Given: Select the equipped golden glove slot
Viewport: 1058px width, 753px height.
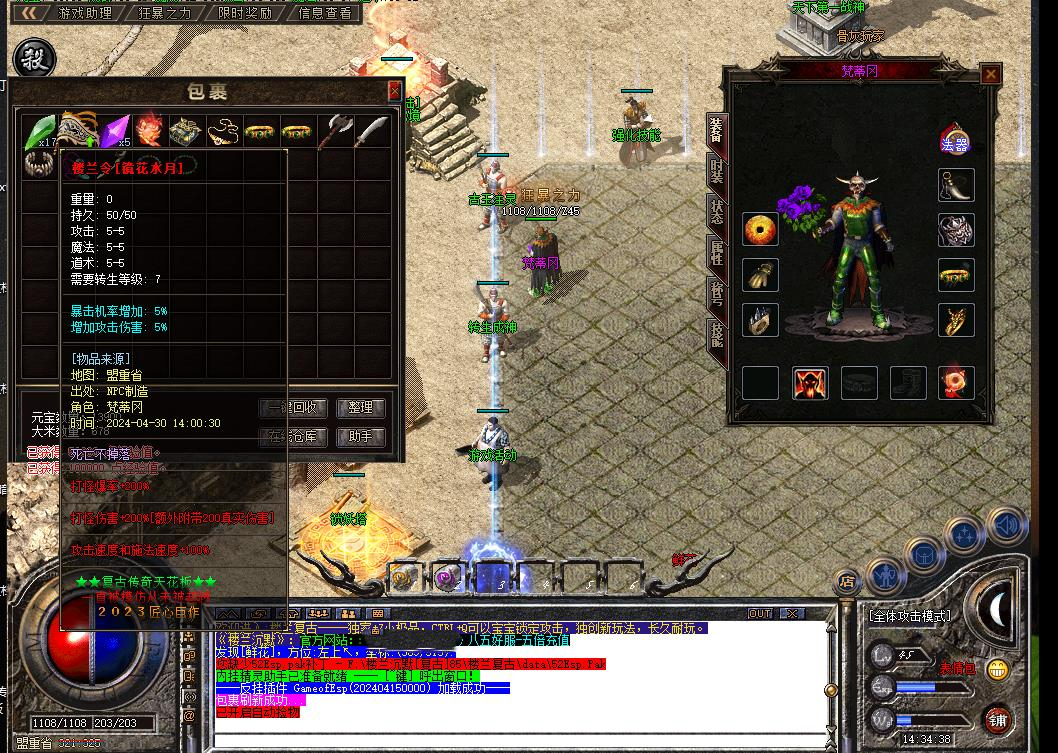Looking at the screenshot, I should [760, 275].
